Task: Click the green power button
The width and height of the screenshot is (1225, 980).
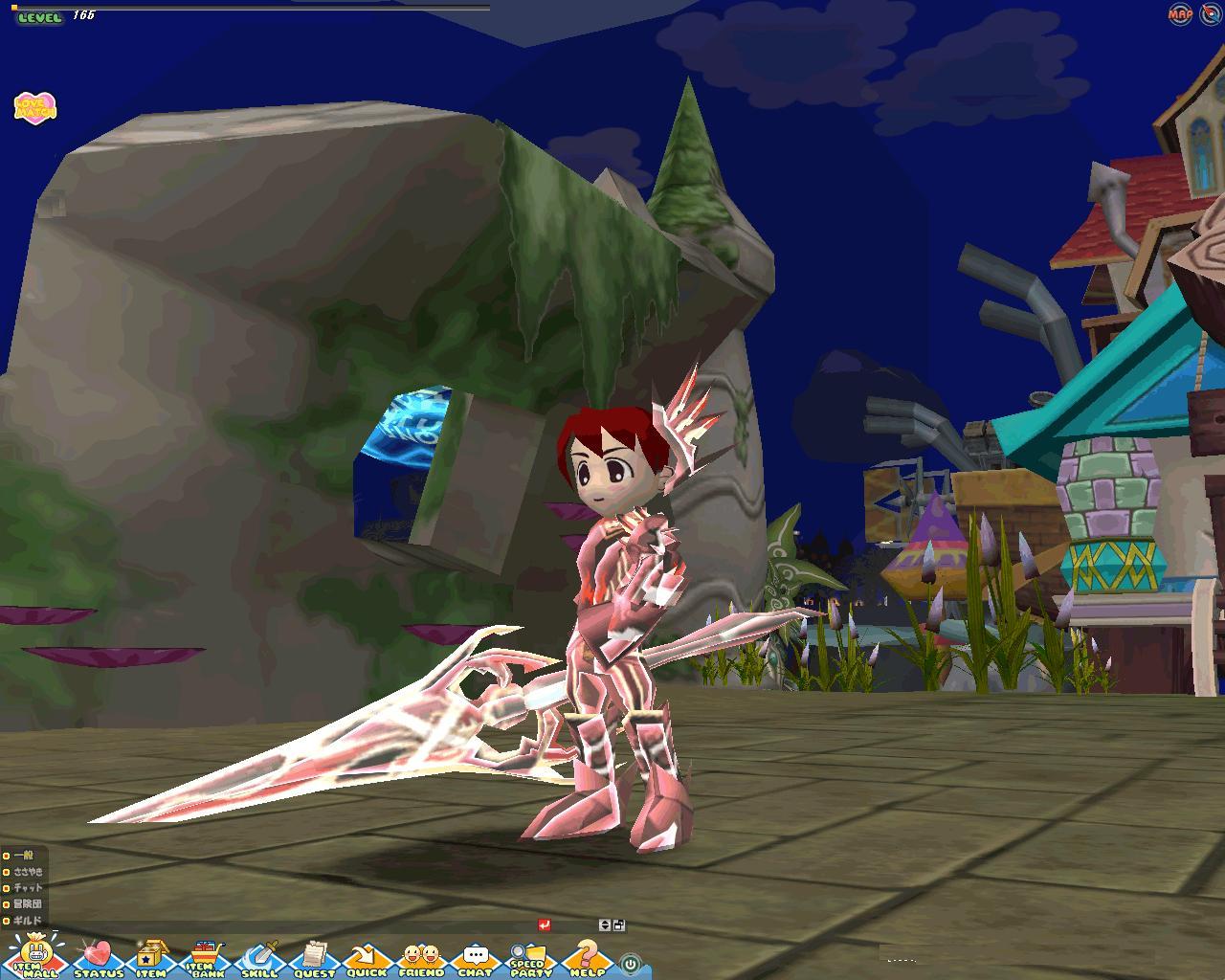Action: pyautogui.click(x=630, y=963)
